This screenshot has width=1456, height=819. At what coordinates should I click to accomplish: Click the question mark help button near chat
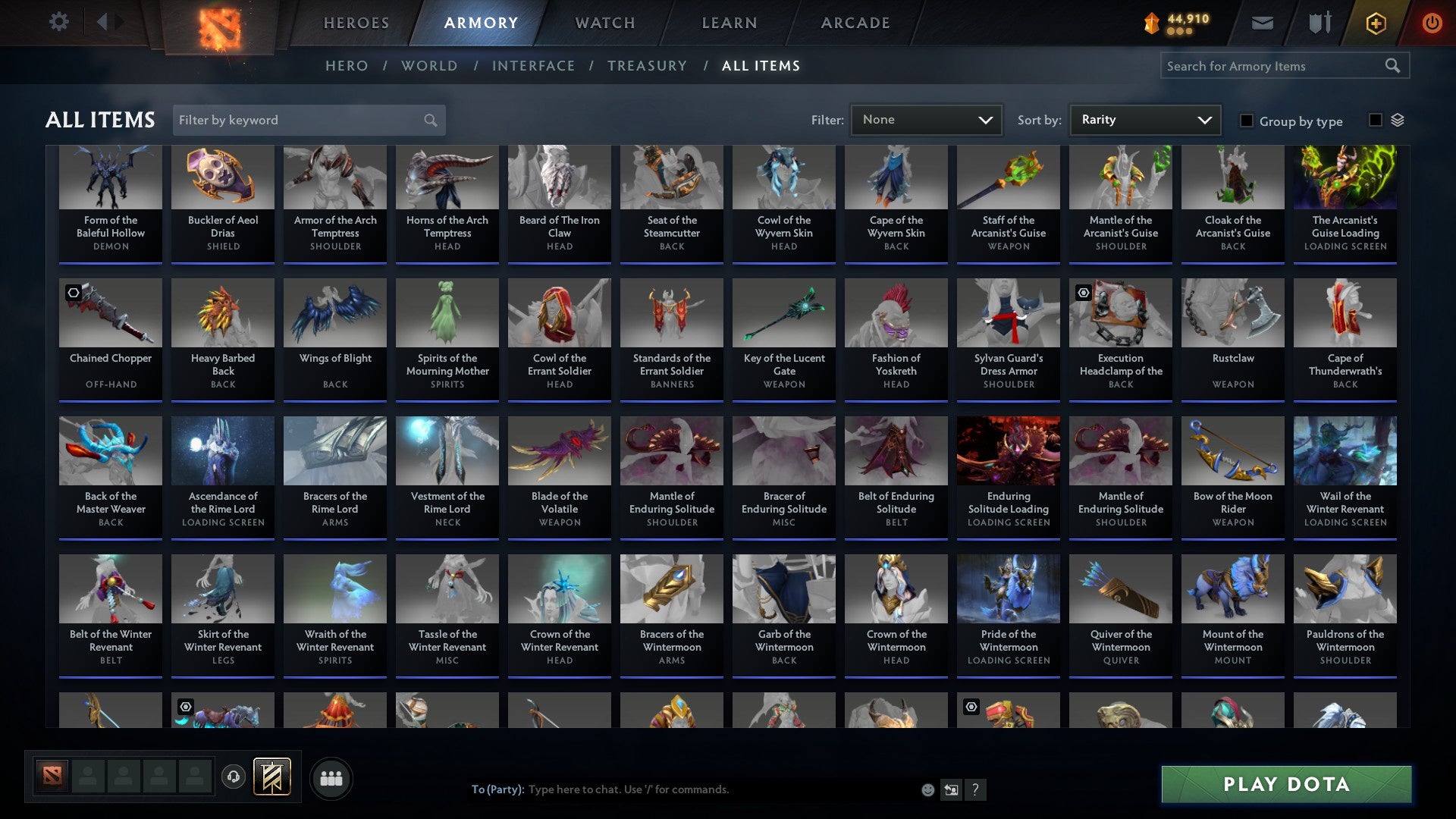tap(975, 789)
